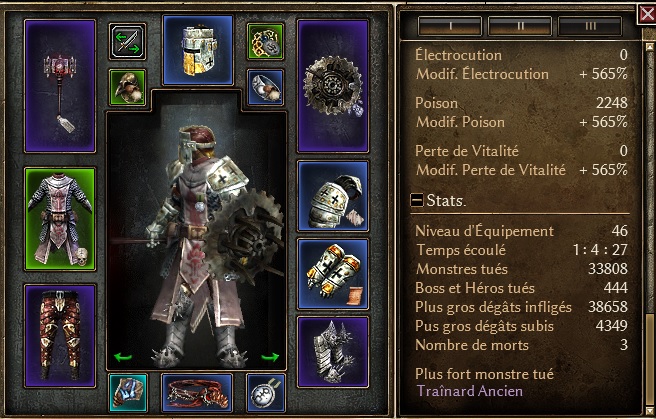The width and height of the screenshot is (656, 419).
Task: Select the spiked boots slot
Action: 333,351
